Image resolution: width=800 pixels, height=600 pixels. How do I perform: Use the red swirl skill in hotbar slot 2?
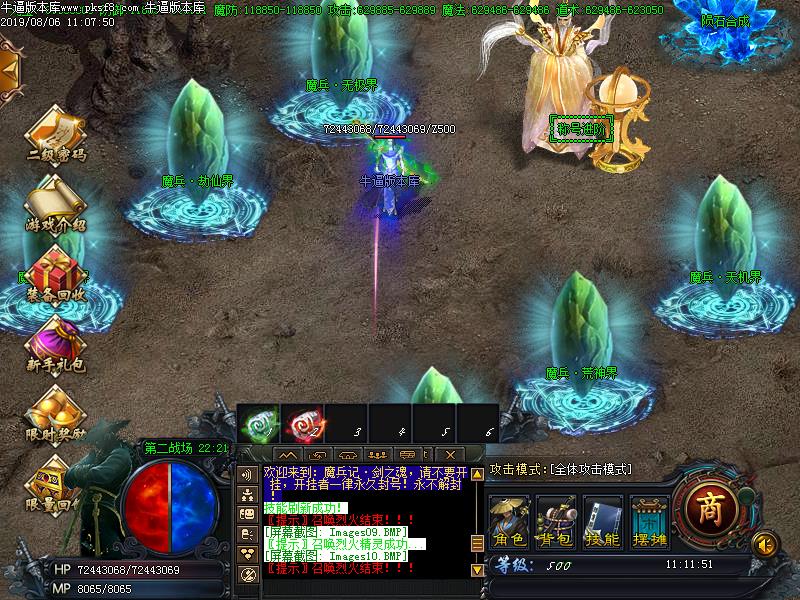300,424
